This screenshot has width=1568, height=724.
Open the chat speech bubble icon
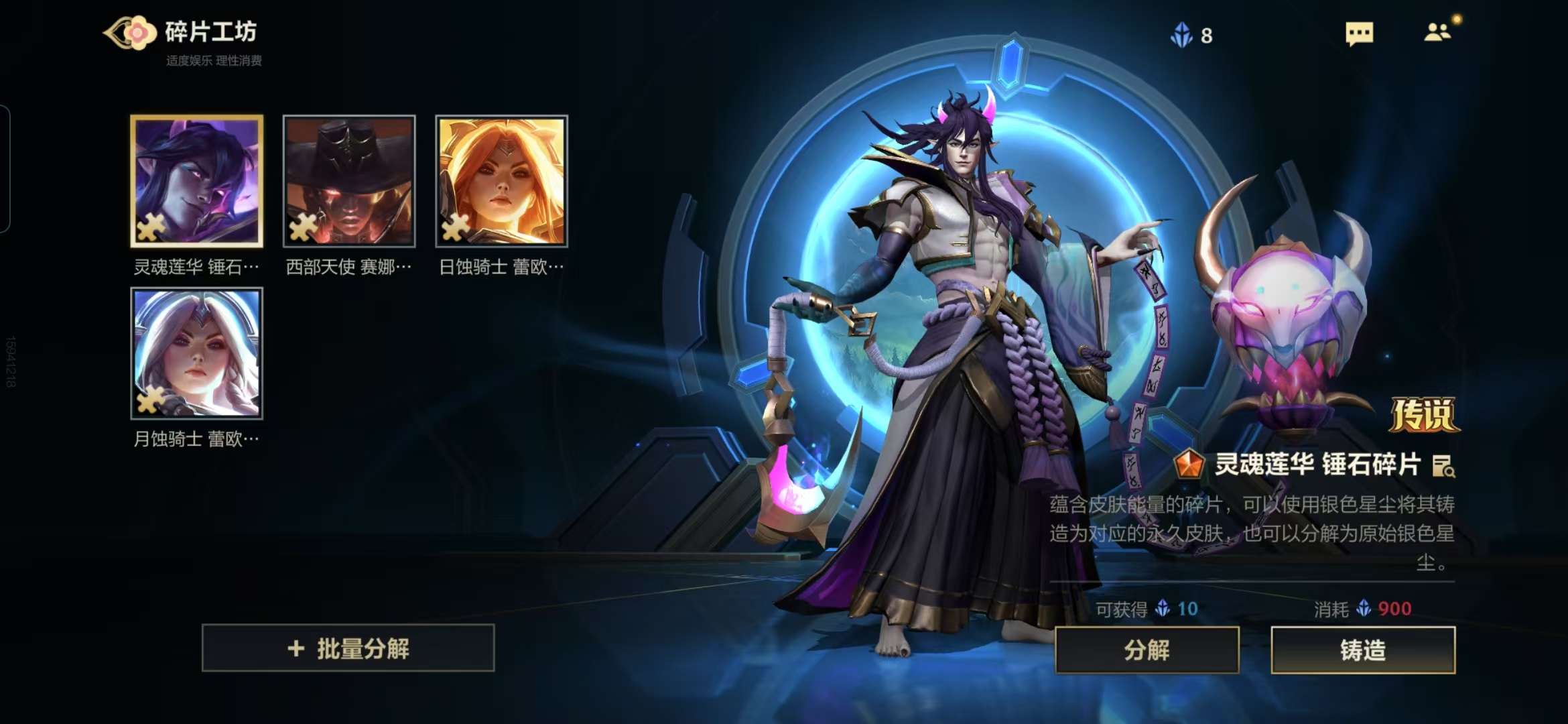(1359, 34)
